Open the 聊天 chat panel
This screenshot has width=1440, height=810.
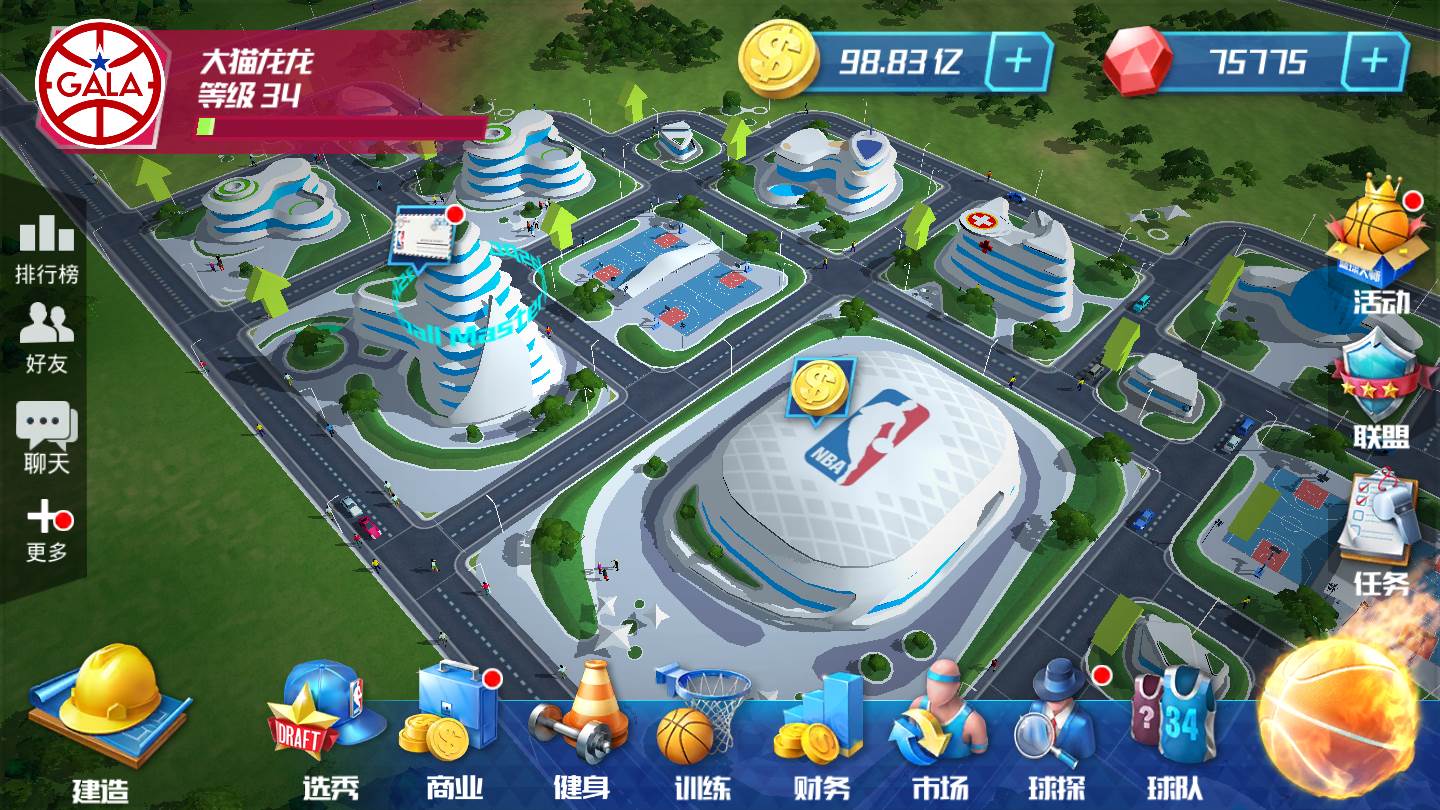[x=46, y=437]
